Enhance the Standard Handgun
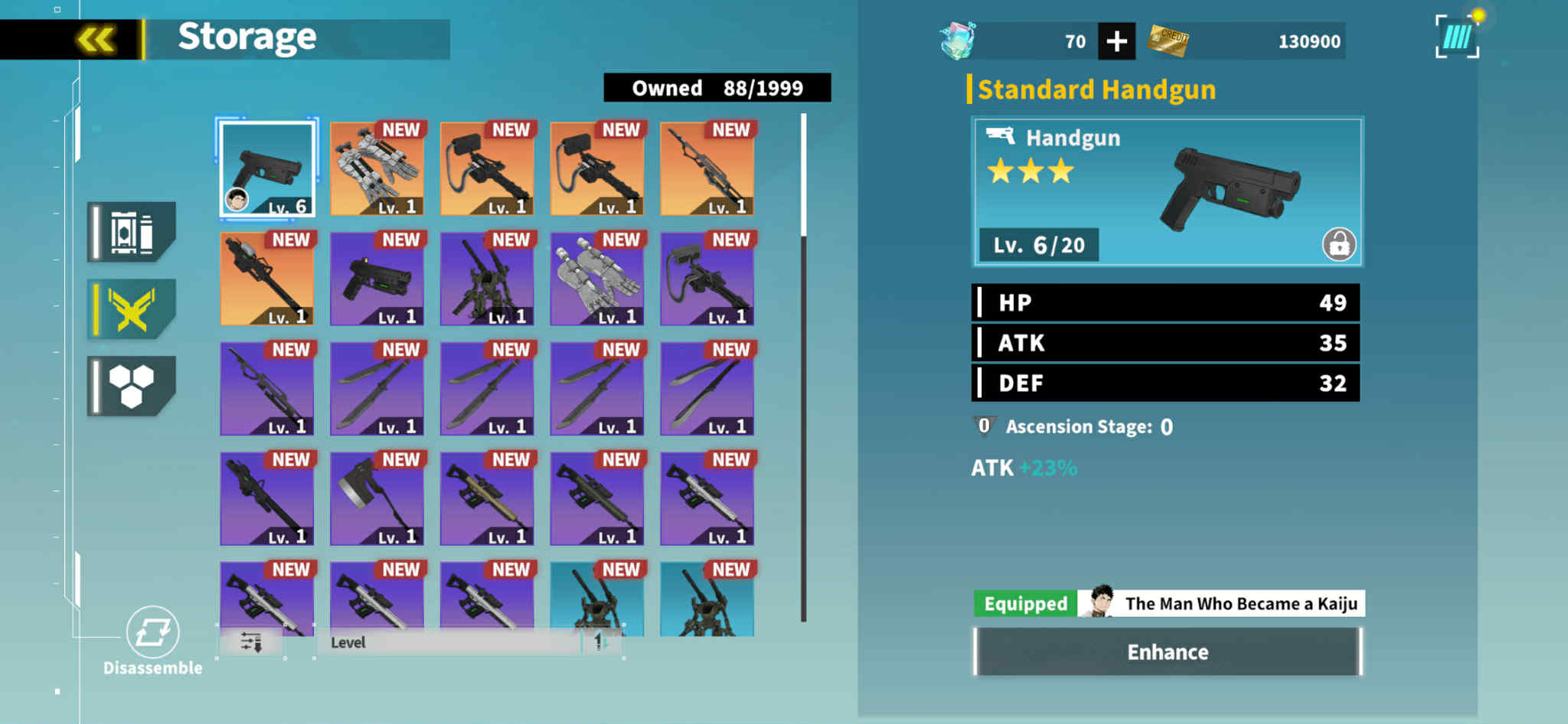The image size is (1568, 724). click(1167, 652)
